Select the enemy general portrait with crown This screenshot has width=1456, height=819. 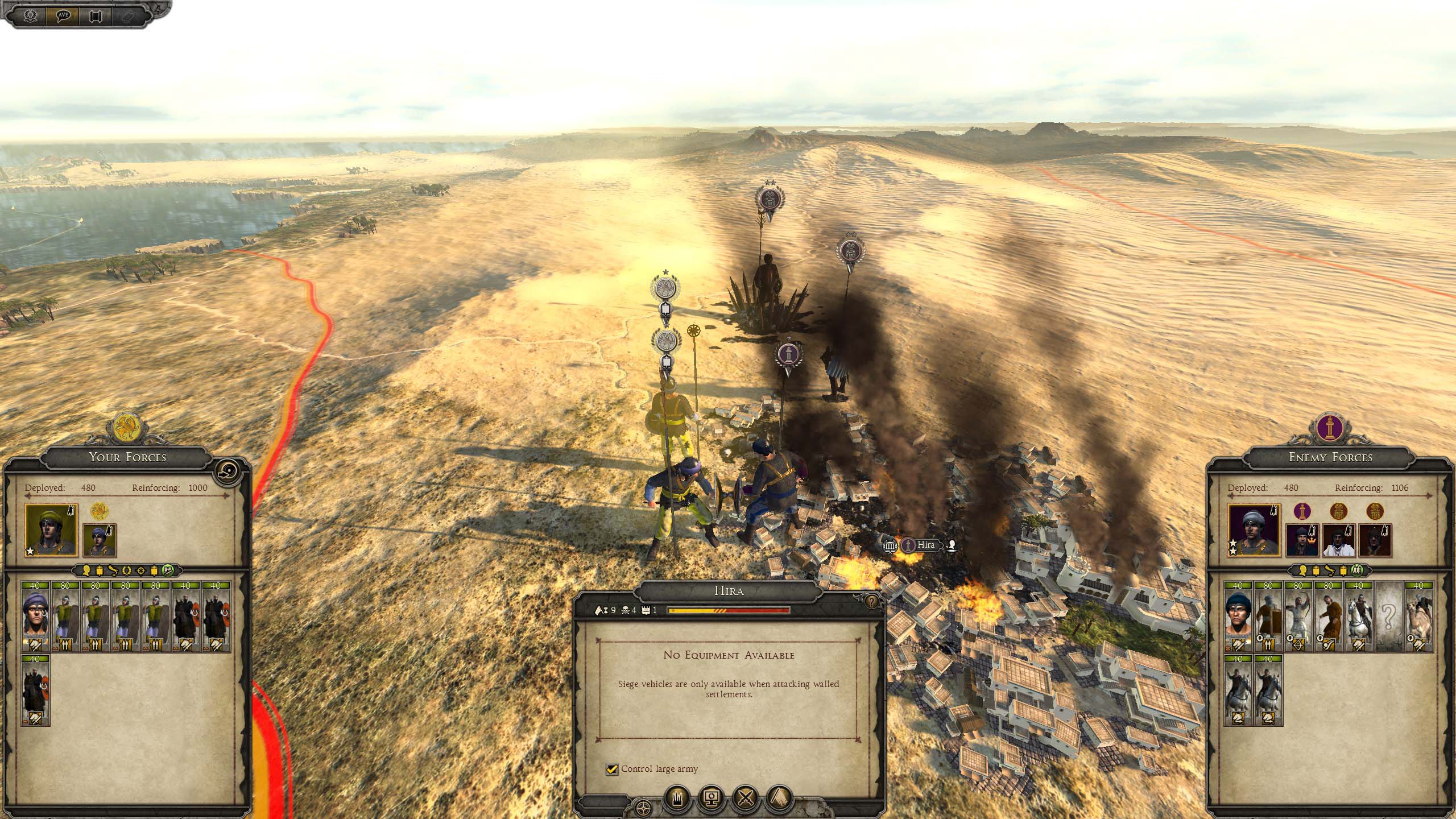pos(1302,540)
